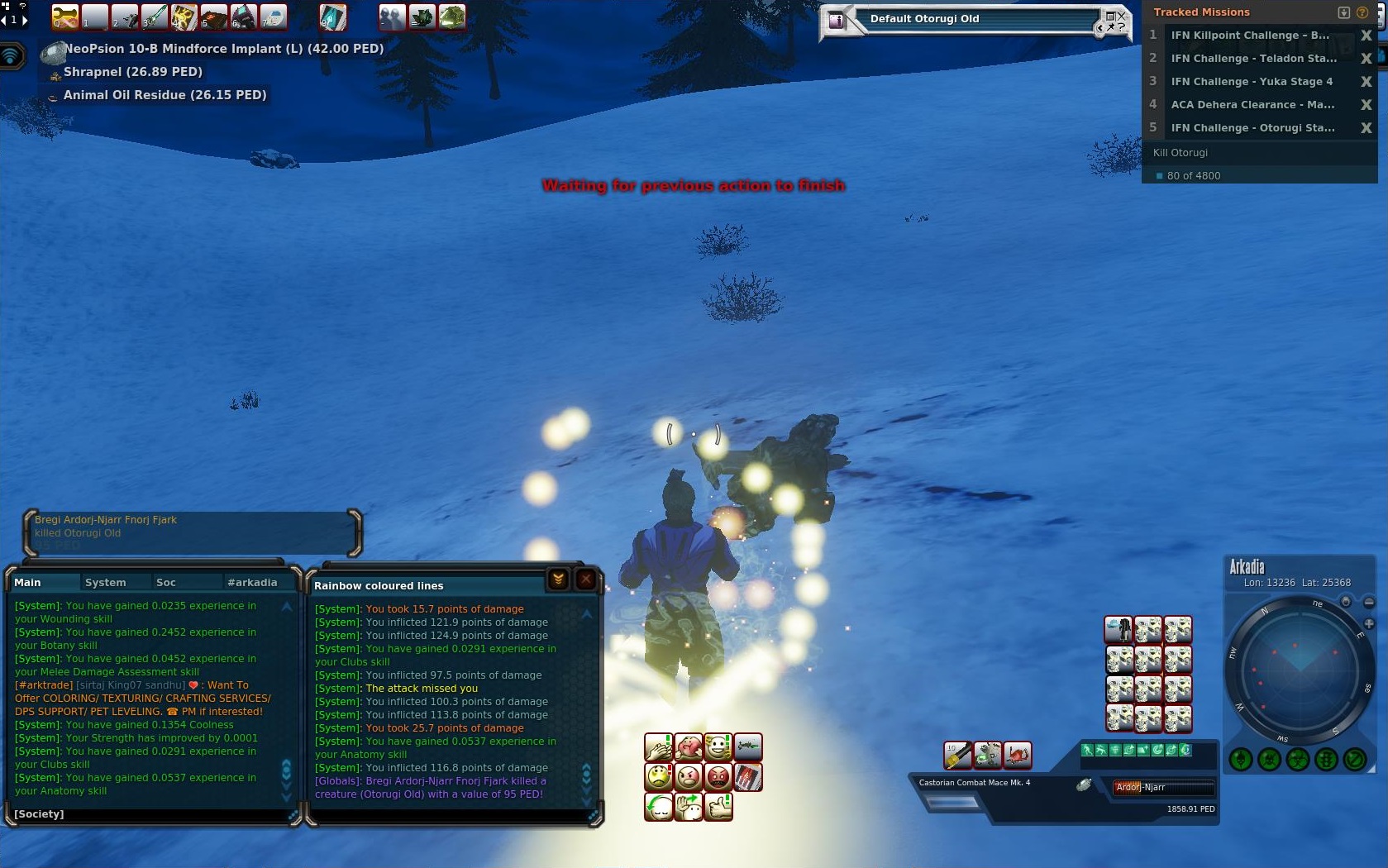Zoom out the radar with the minus button
This screenshot has height=868, width=1388.
[x=1369, y=603]
